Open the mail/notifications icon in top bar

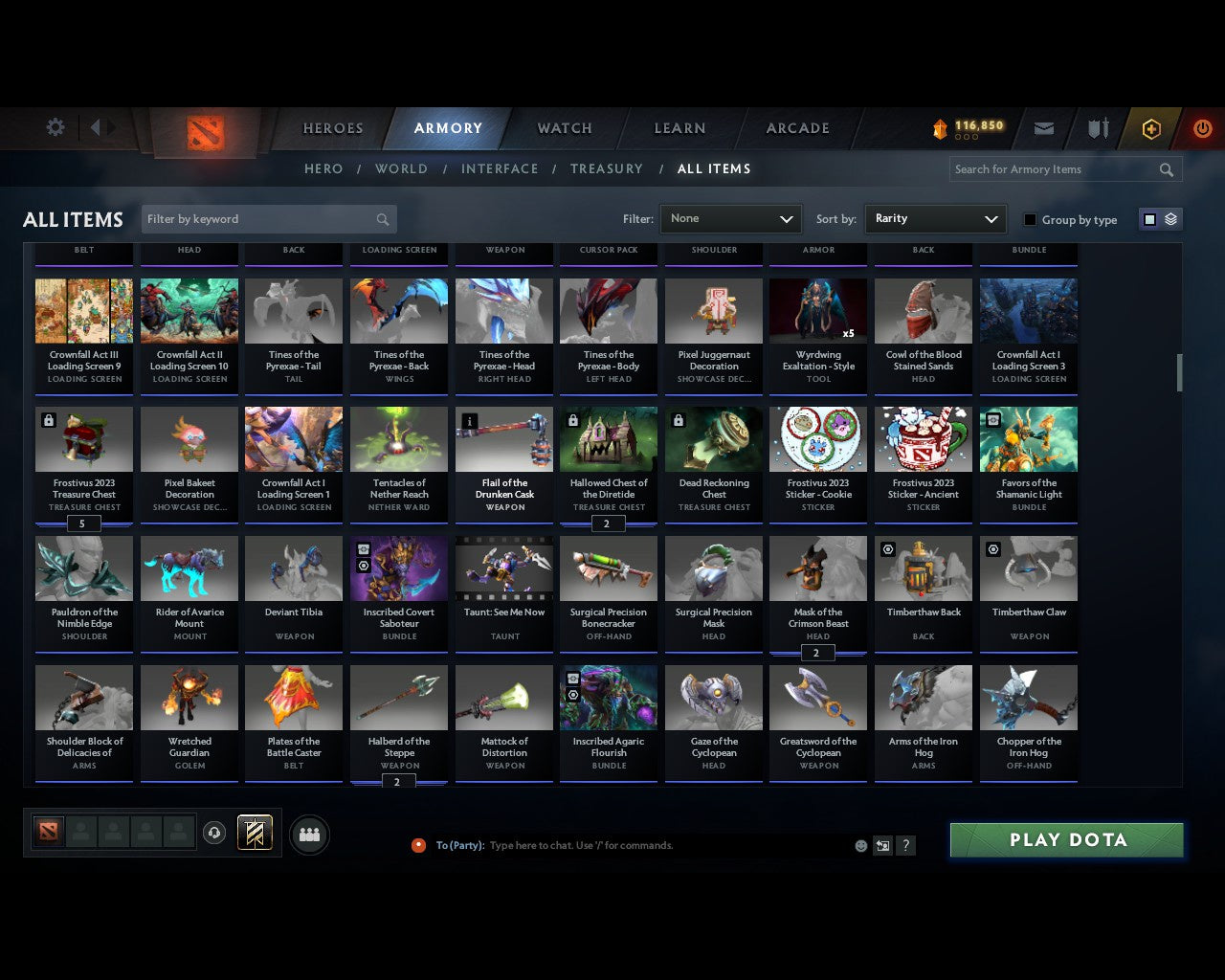(1044, 128)
